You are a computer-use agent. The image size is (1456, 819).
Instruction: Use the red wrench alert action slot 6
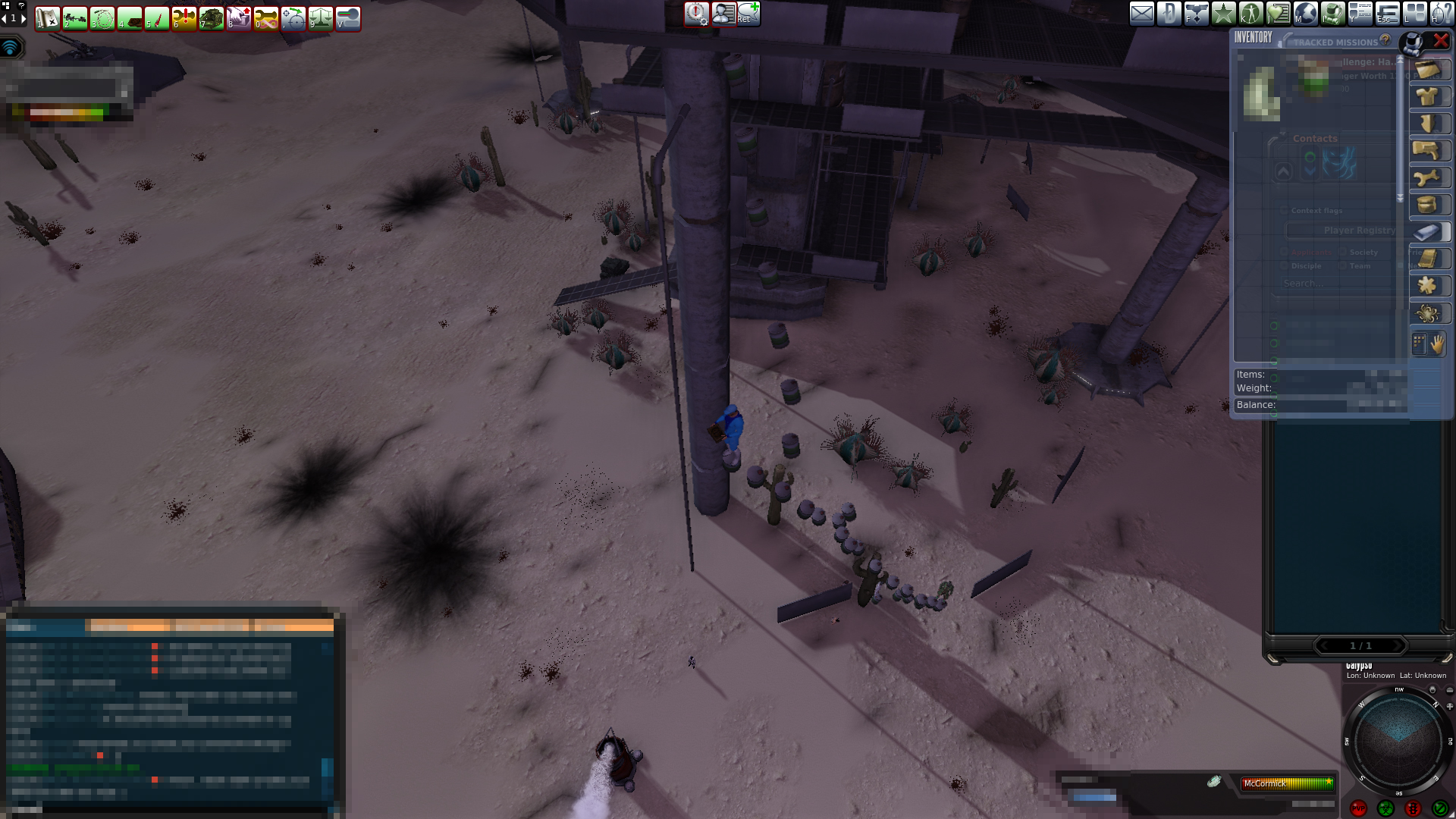coord(184,18)
